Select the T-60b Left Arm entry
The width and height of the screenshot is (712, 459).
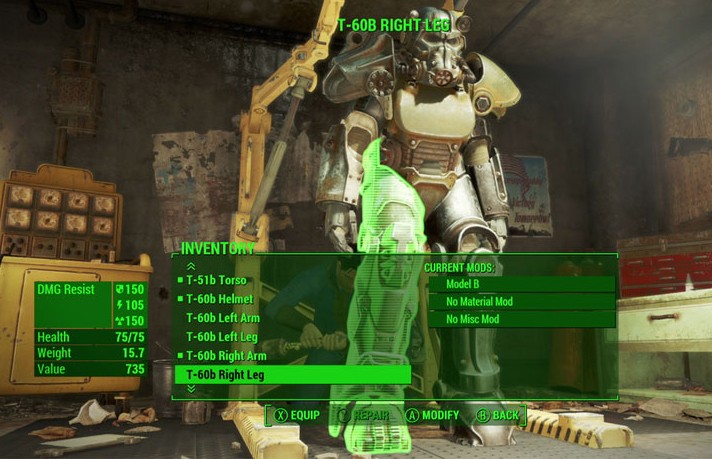click(222, 318)
